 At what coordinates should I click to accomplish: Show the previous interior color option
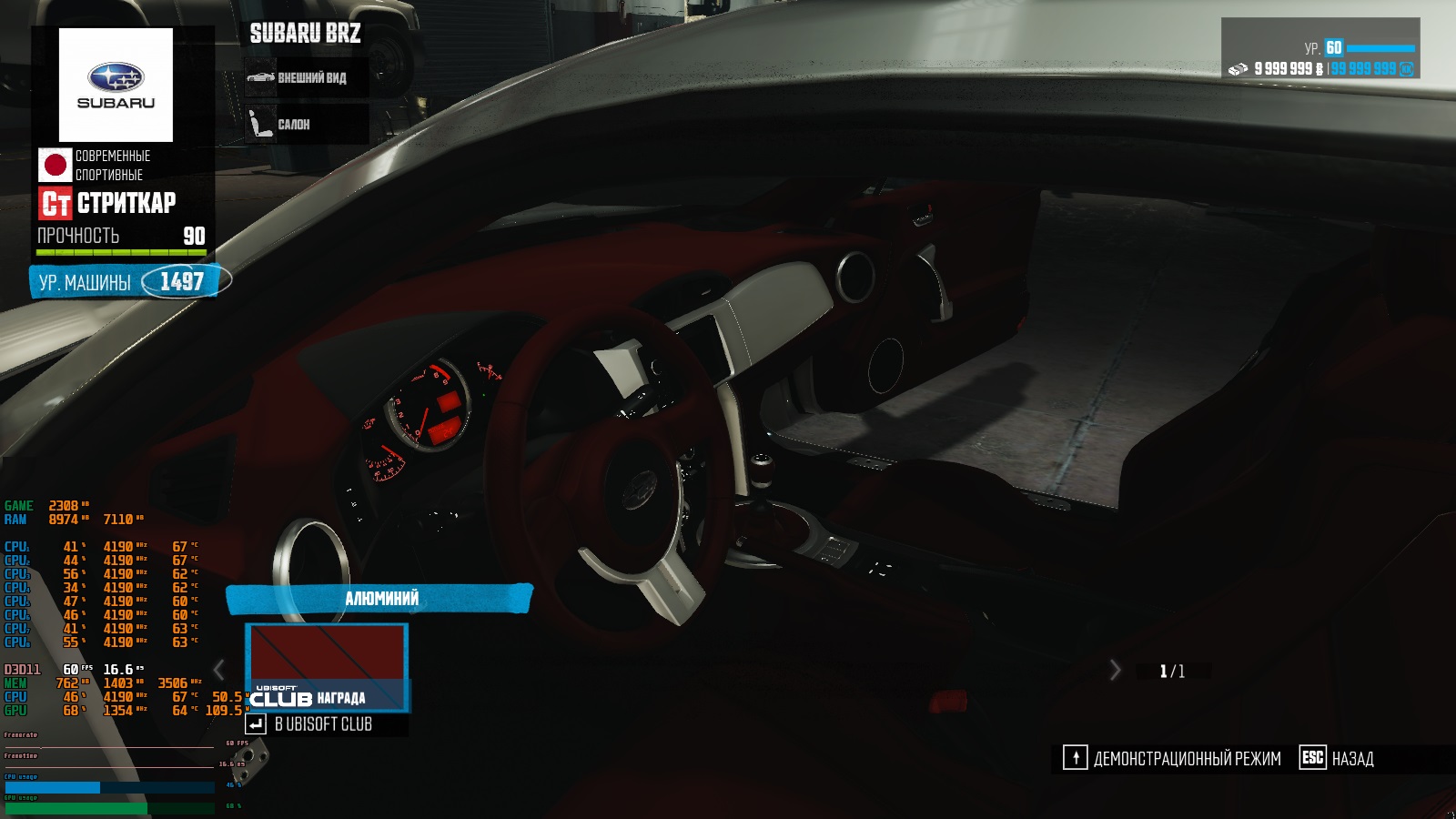click(x=219, y=671)
